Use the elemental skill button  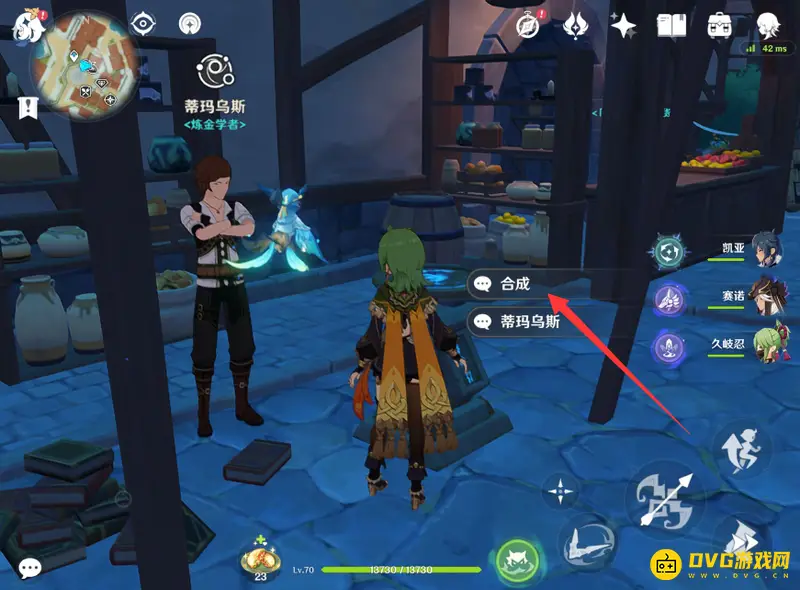(x=588, y=541)
